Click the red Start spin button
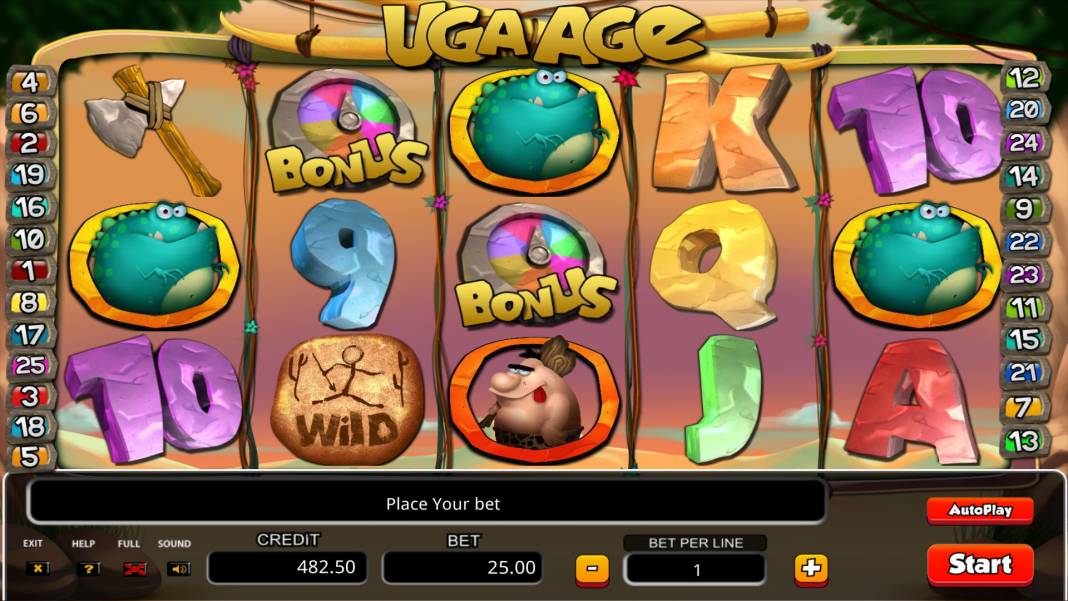 [979, 564]
